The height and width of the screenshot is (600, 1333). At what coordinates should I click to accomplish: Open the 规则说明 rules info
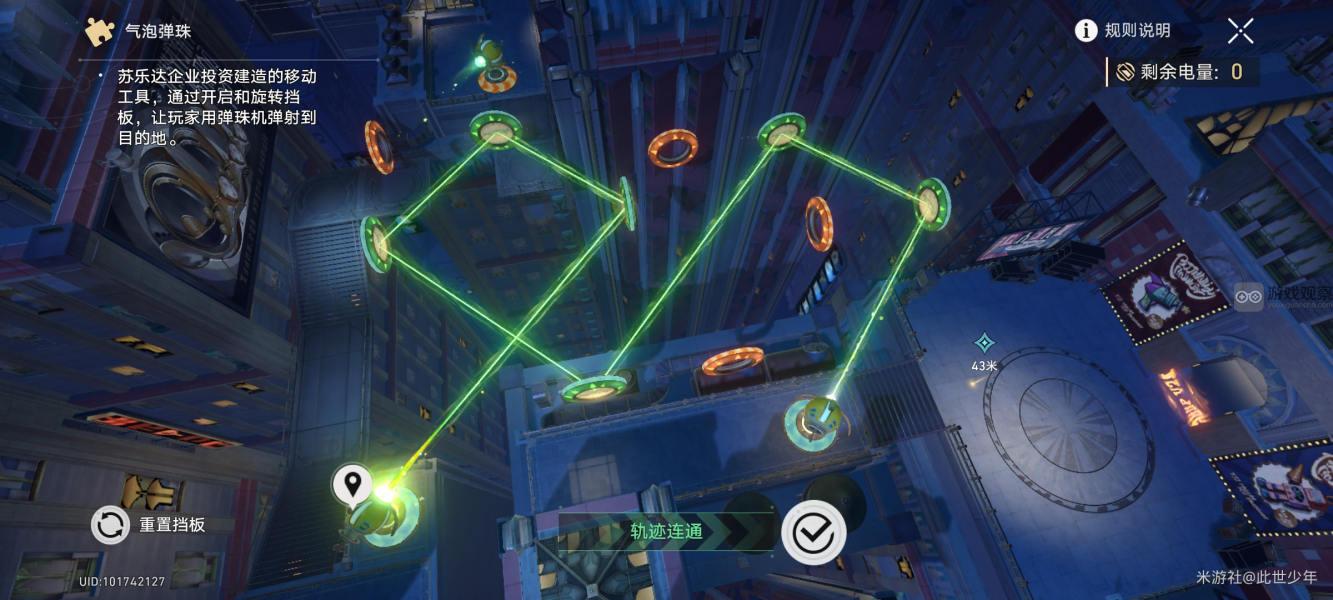[1122, 31]
